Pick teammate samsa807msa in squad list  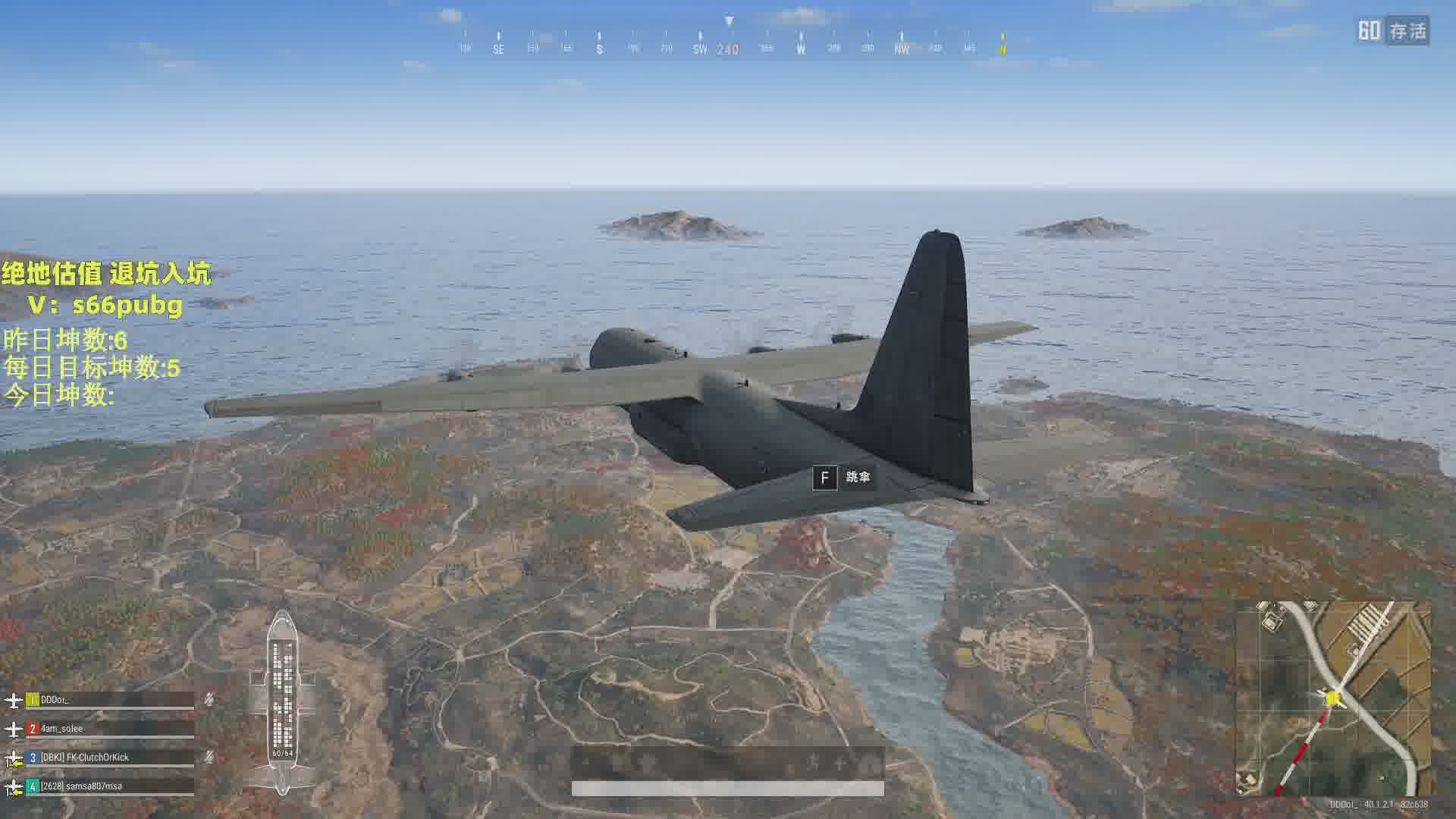coord(81,786)
